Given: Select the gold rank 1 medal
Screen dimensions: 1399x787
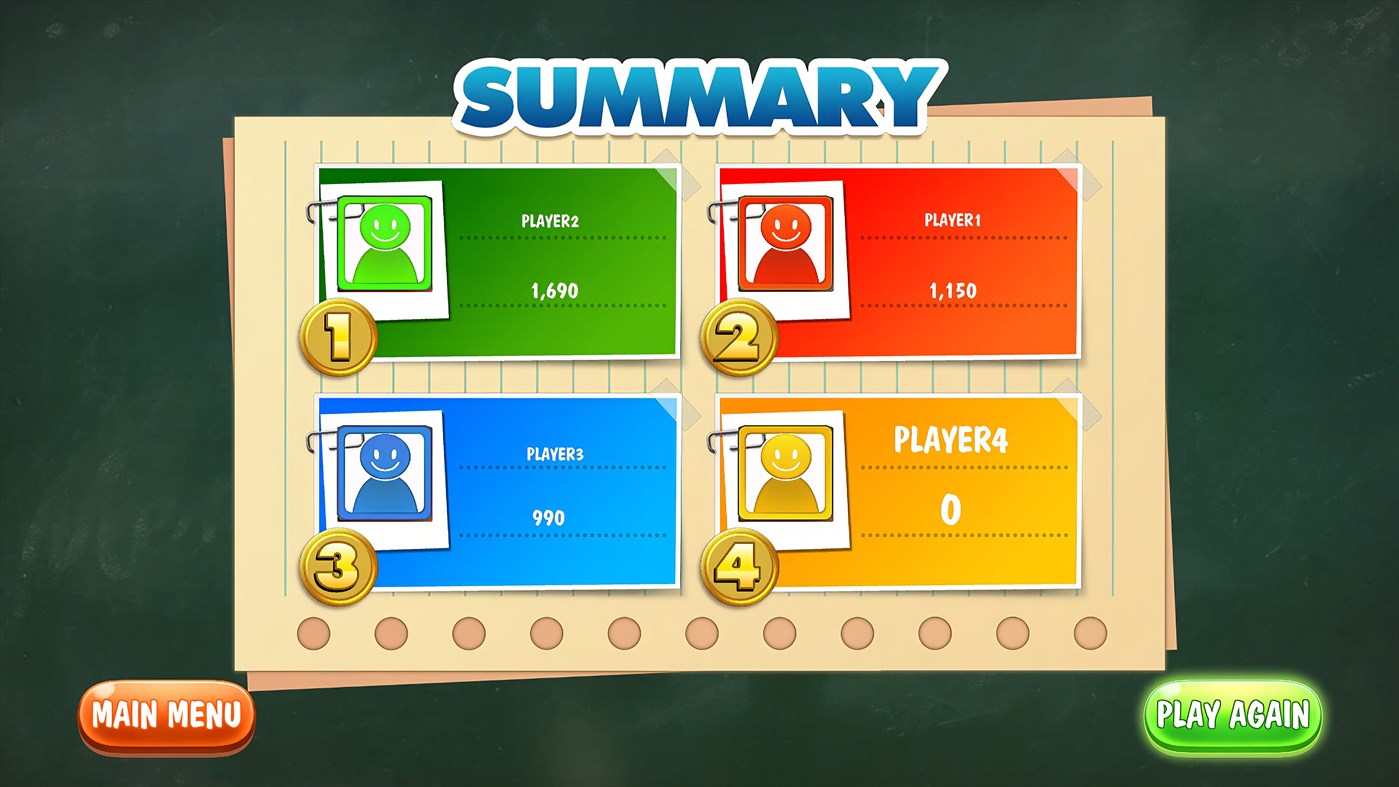Looking at the screenshot, I should click(338, 337).
